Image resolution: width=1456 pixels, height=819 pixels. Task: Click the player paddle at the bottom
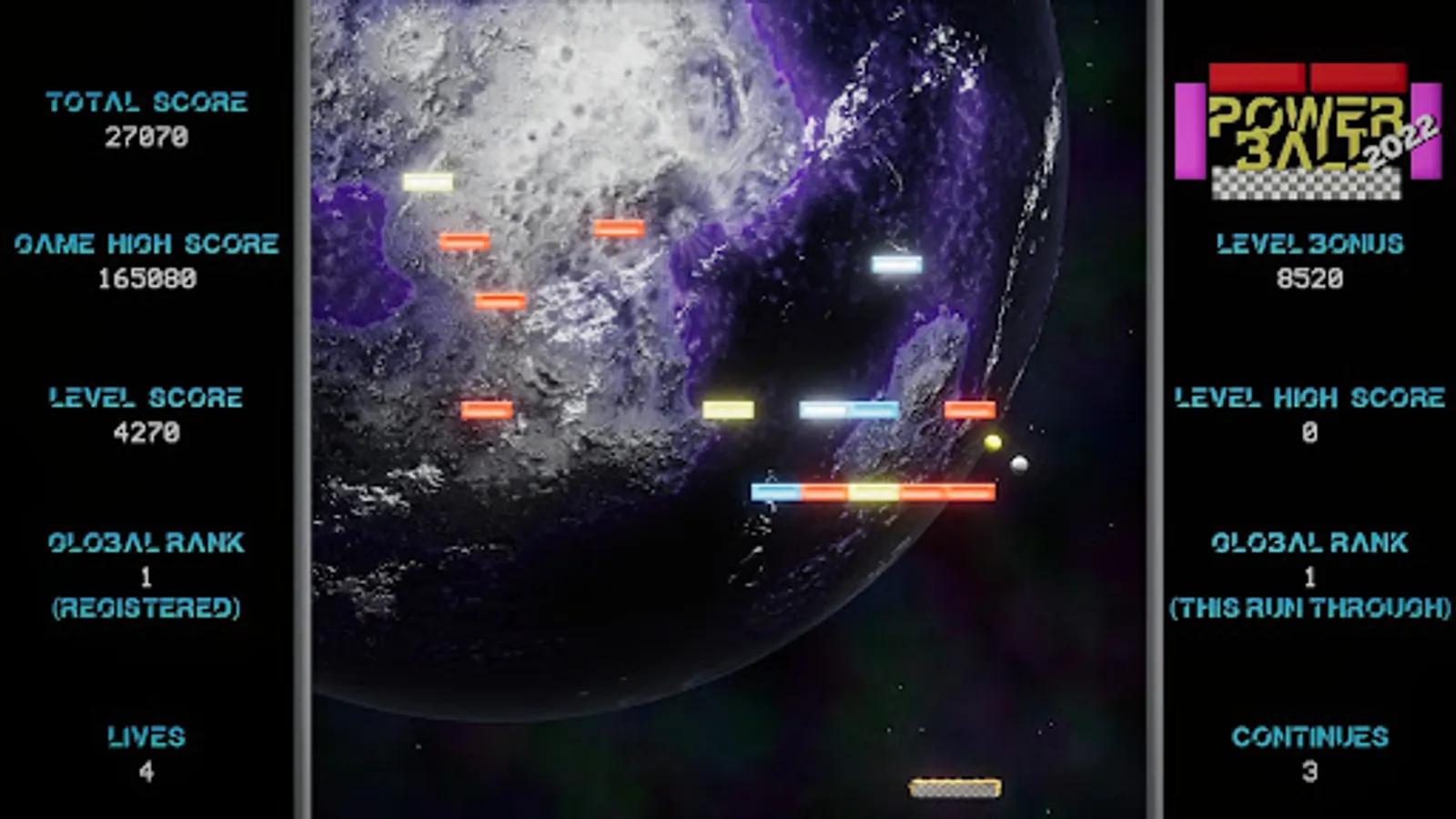[954, 790]
